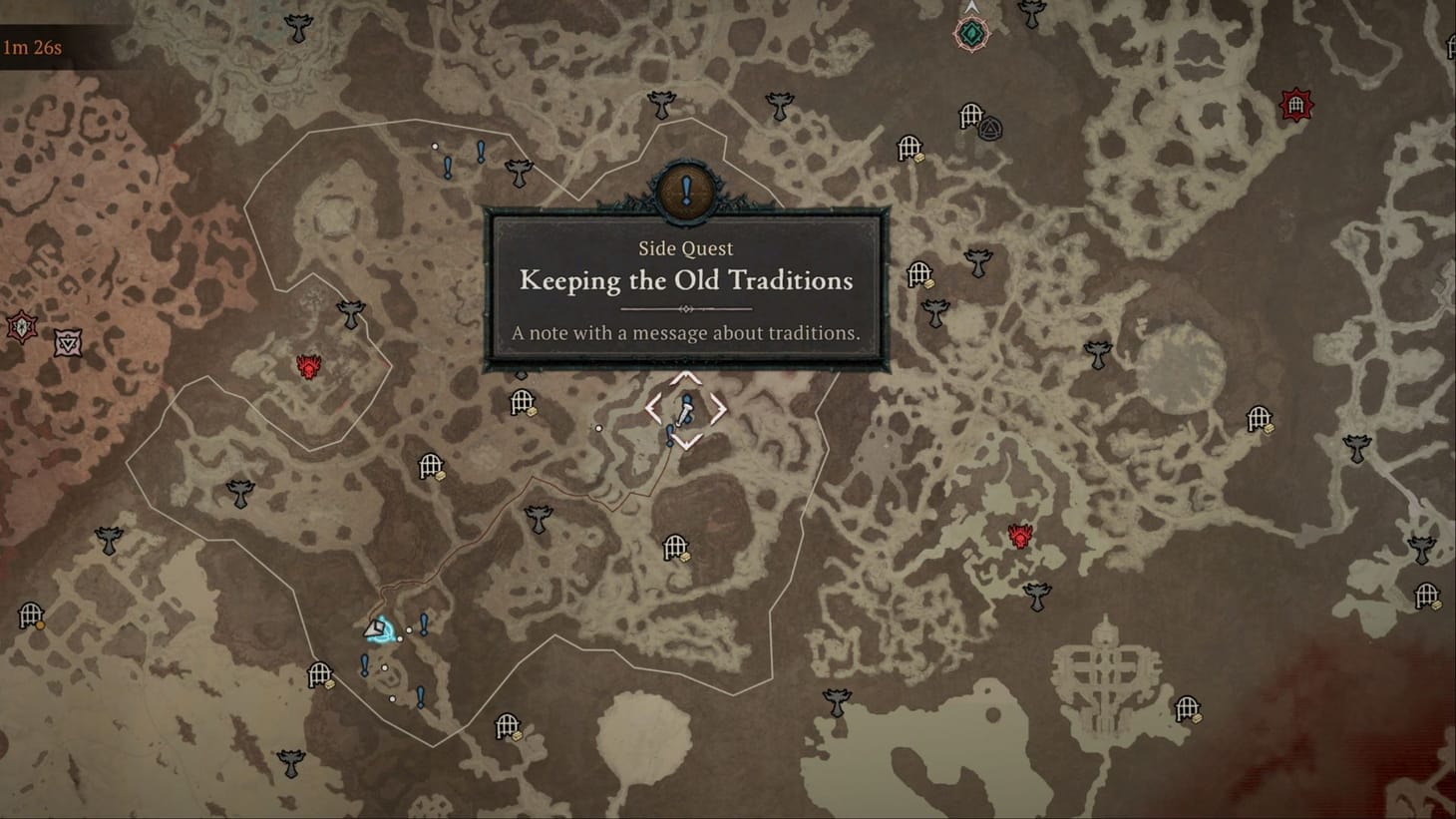Select the red stronghold marker on the right side

[x=1019, y=536]
